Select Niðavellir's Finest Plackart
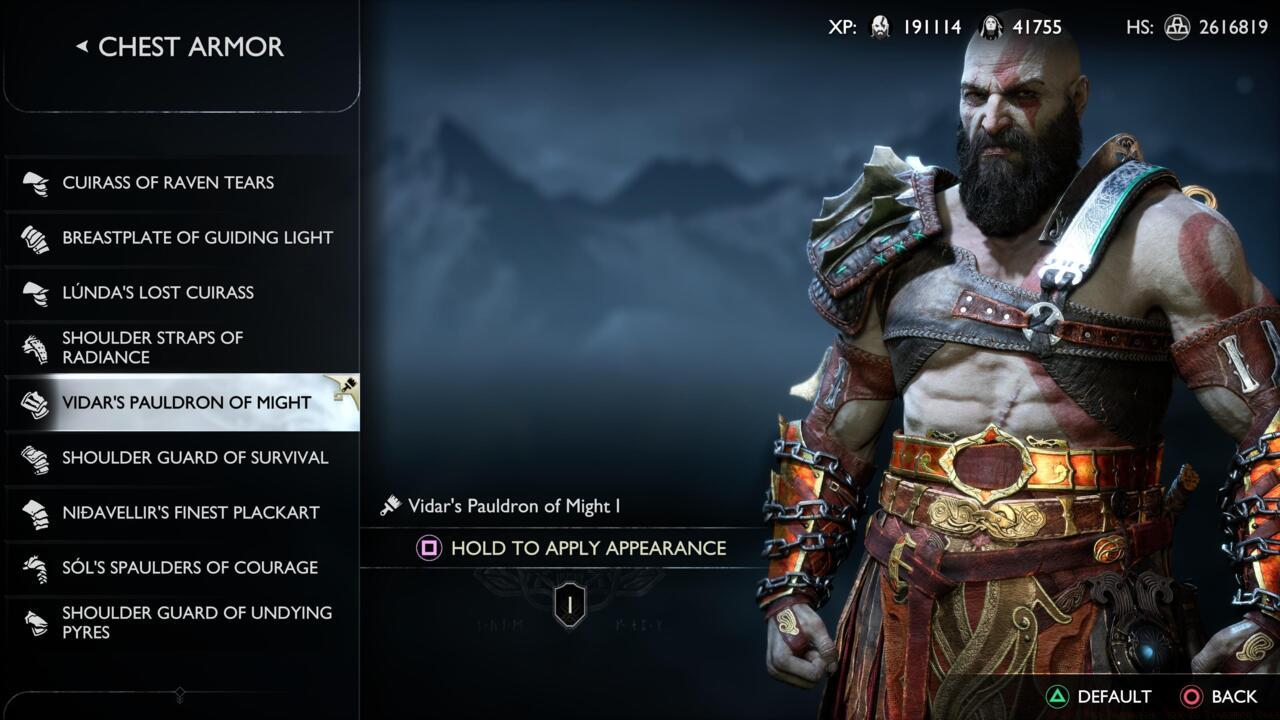This screenshot has width=1280, height=720. coord(190,513)
